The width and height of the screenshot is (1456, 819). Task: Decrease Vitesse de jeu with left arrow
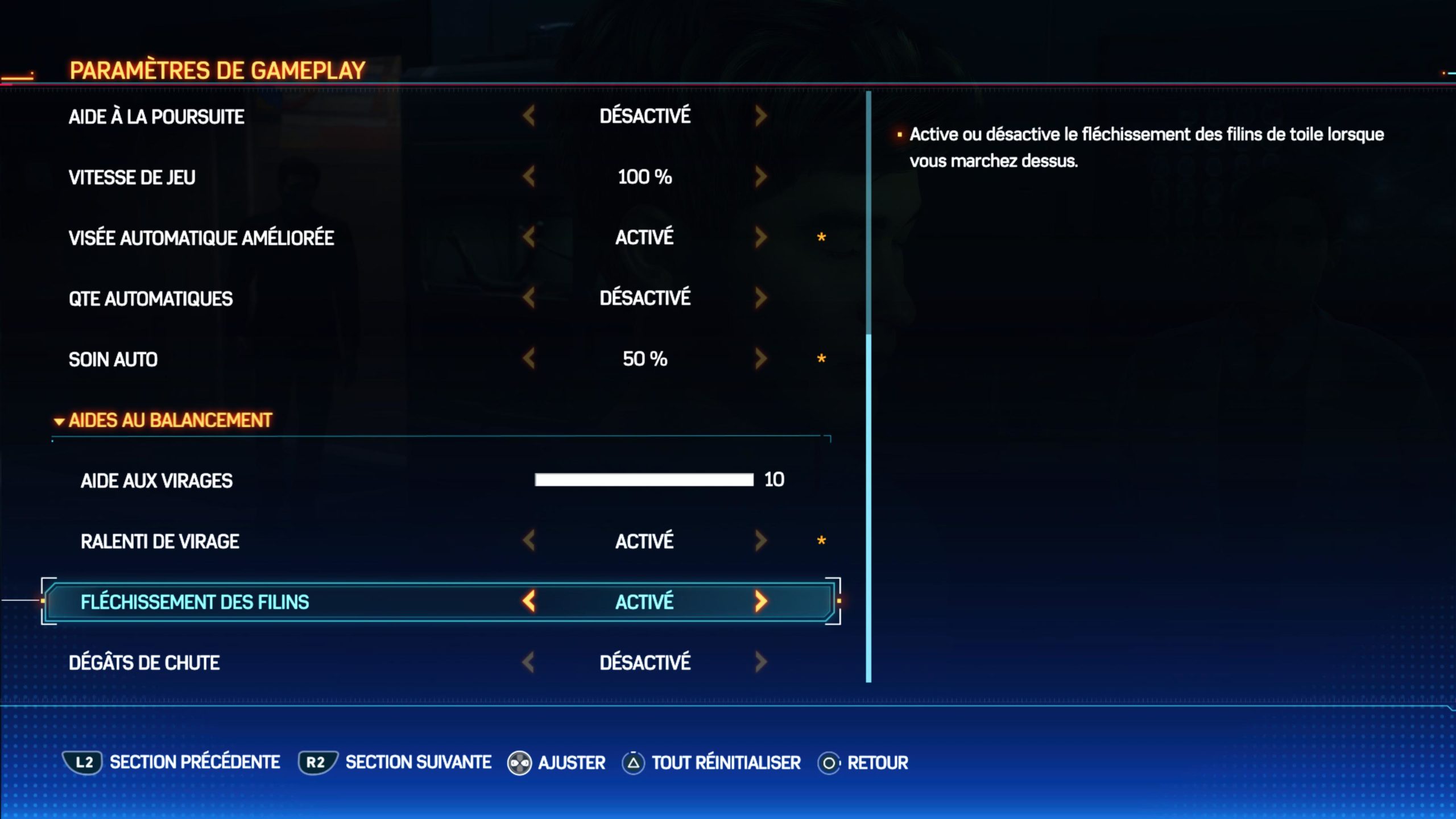click(529, 177)
